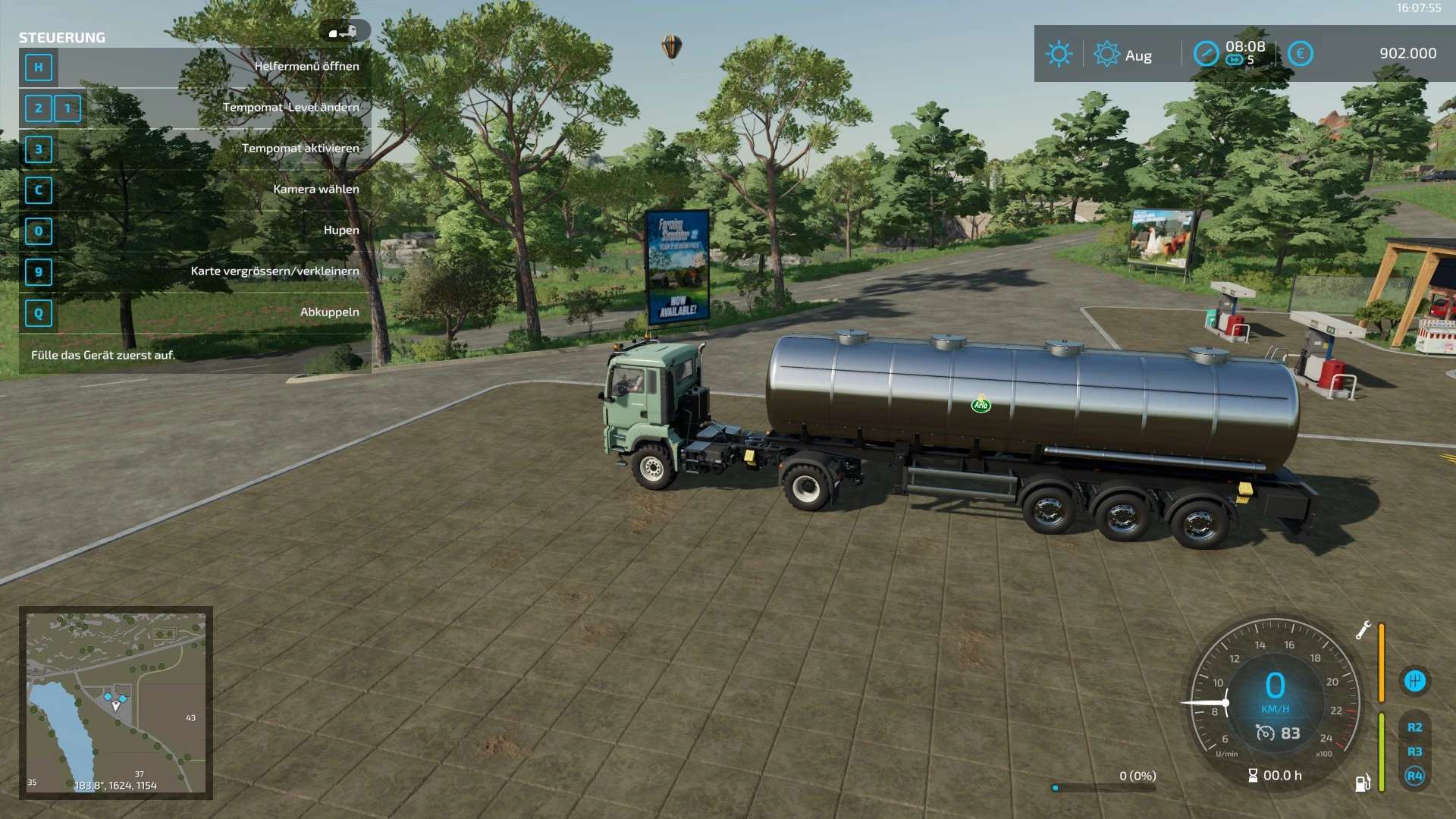Click the game clock icon

1206,54
